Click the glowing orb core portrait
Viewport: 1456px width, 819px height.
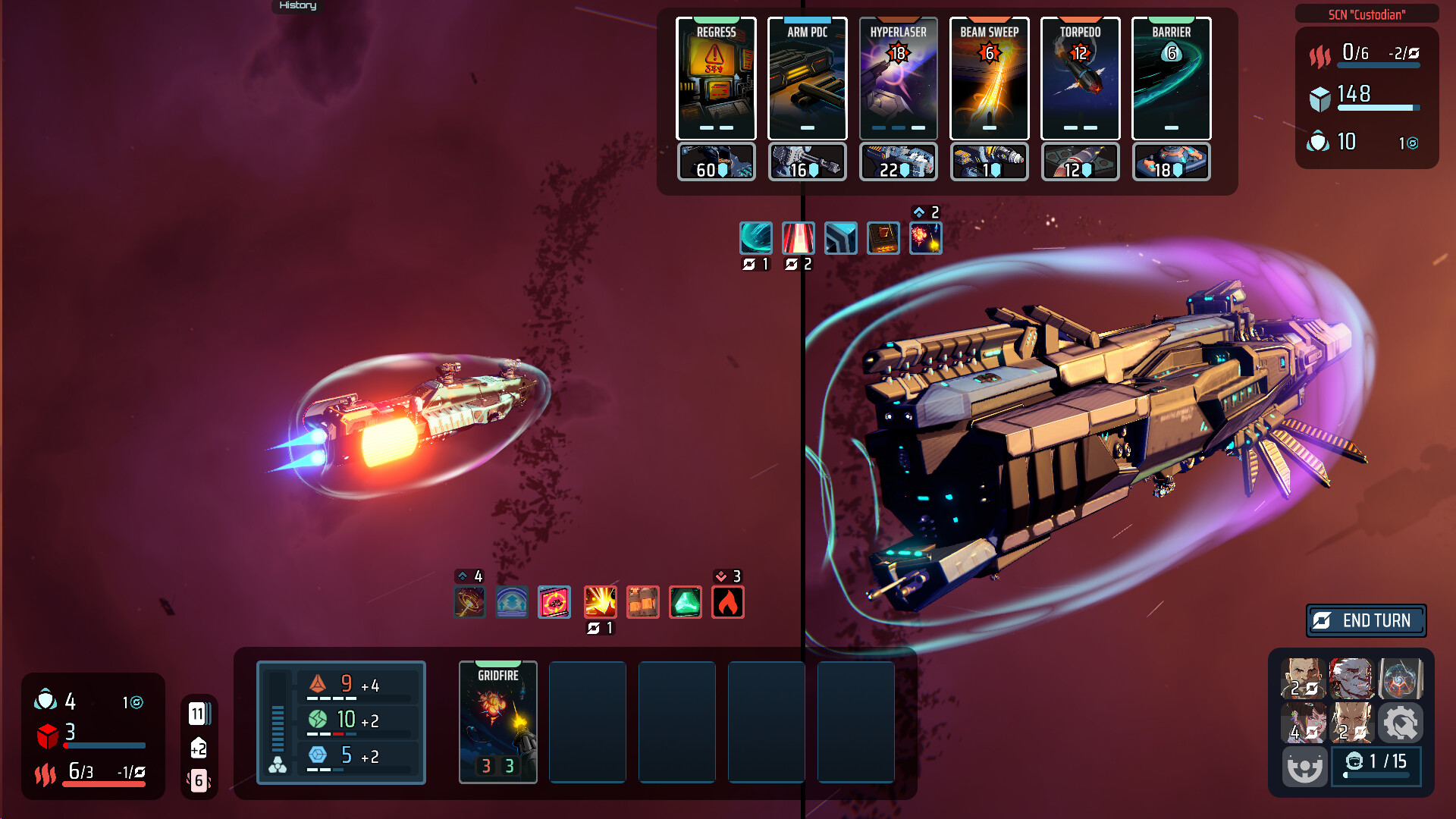1400,678
